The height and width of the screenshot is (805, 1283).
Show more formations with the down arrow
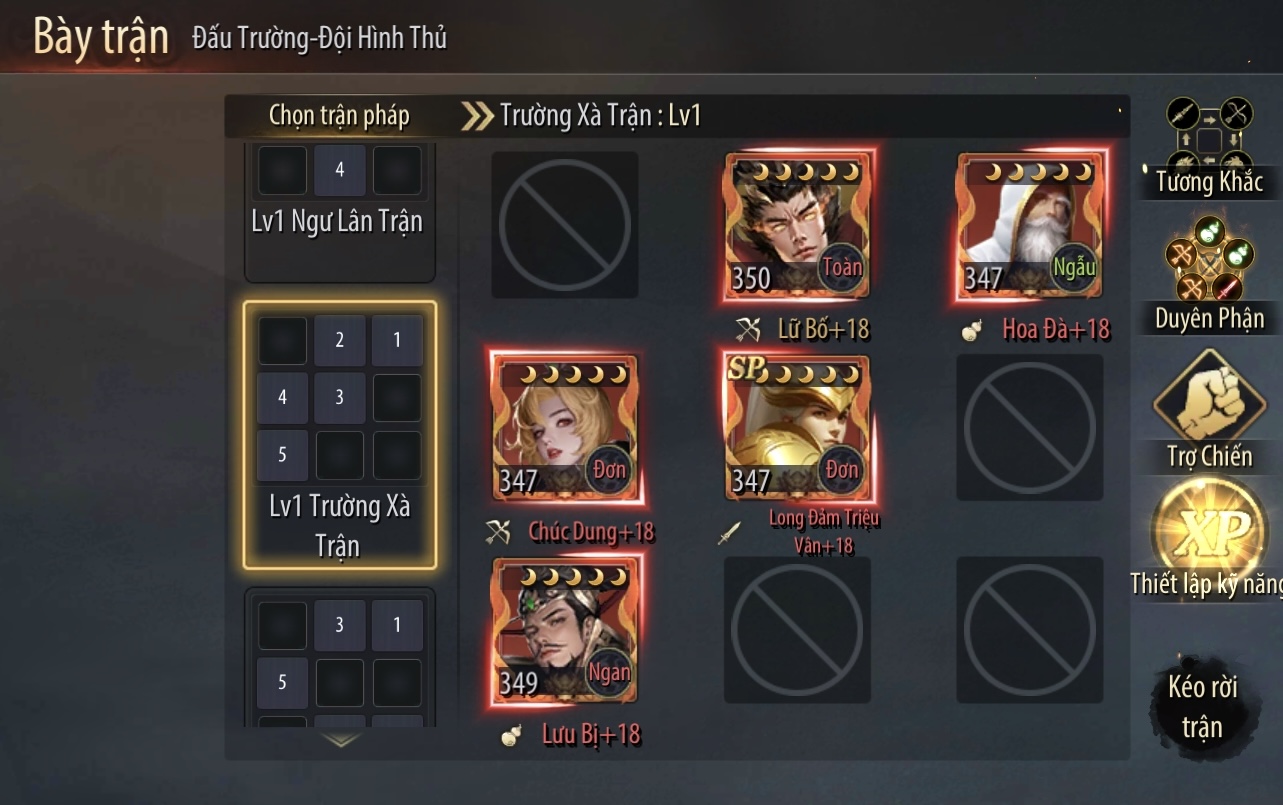341,741
